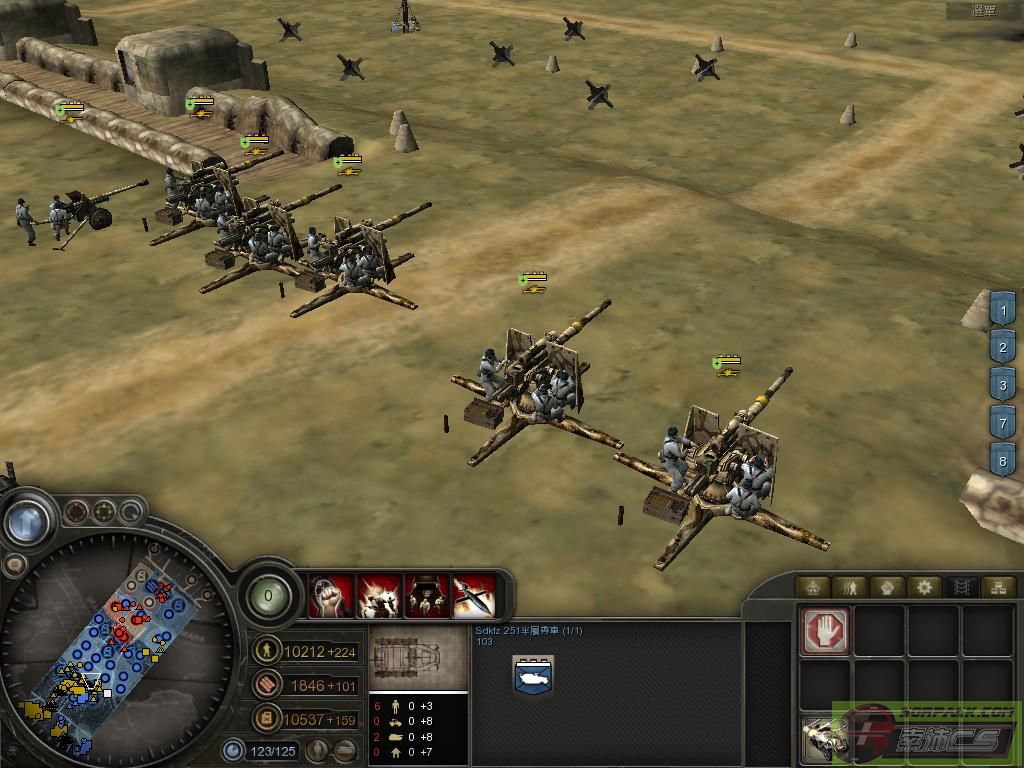Activate the officer with soldiers commander ability
The image size is (1024, 768).
[426, 597]
